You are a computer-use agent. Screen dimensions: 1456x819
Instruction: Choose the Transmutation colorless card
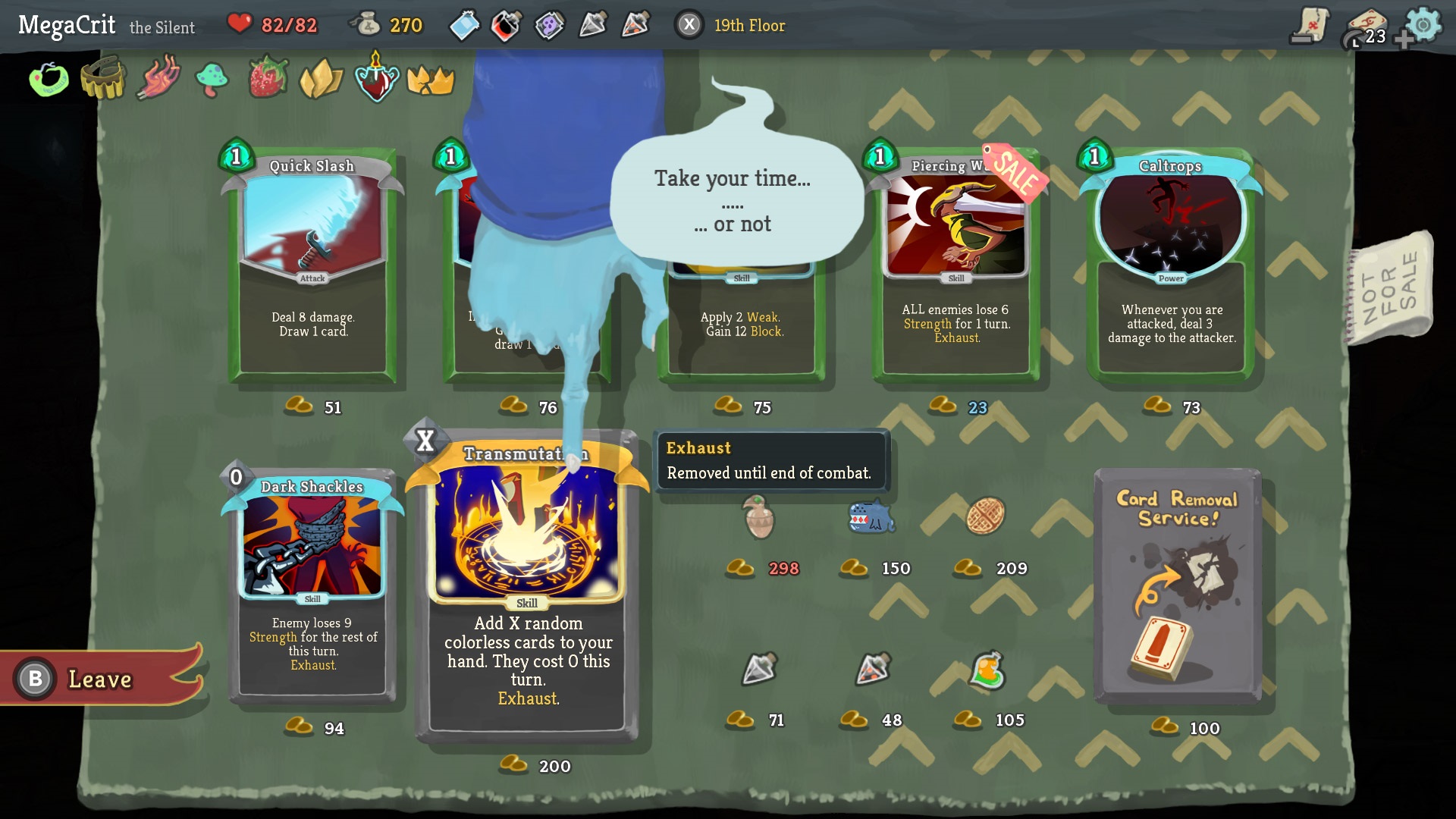click(528, 591)
